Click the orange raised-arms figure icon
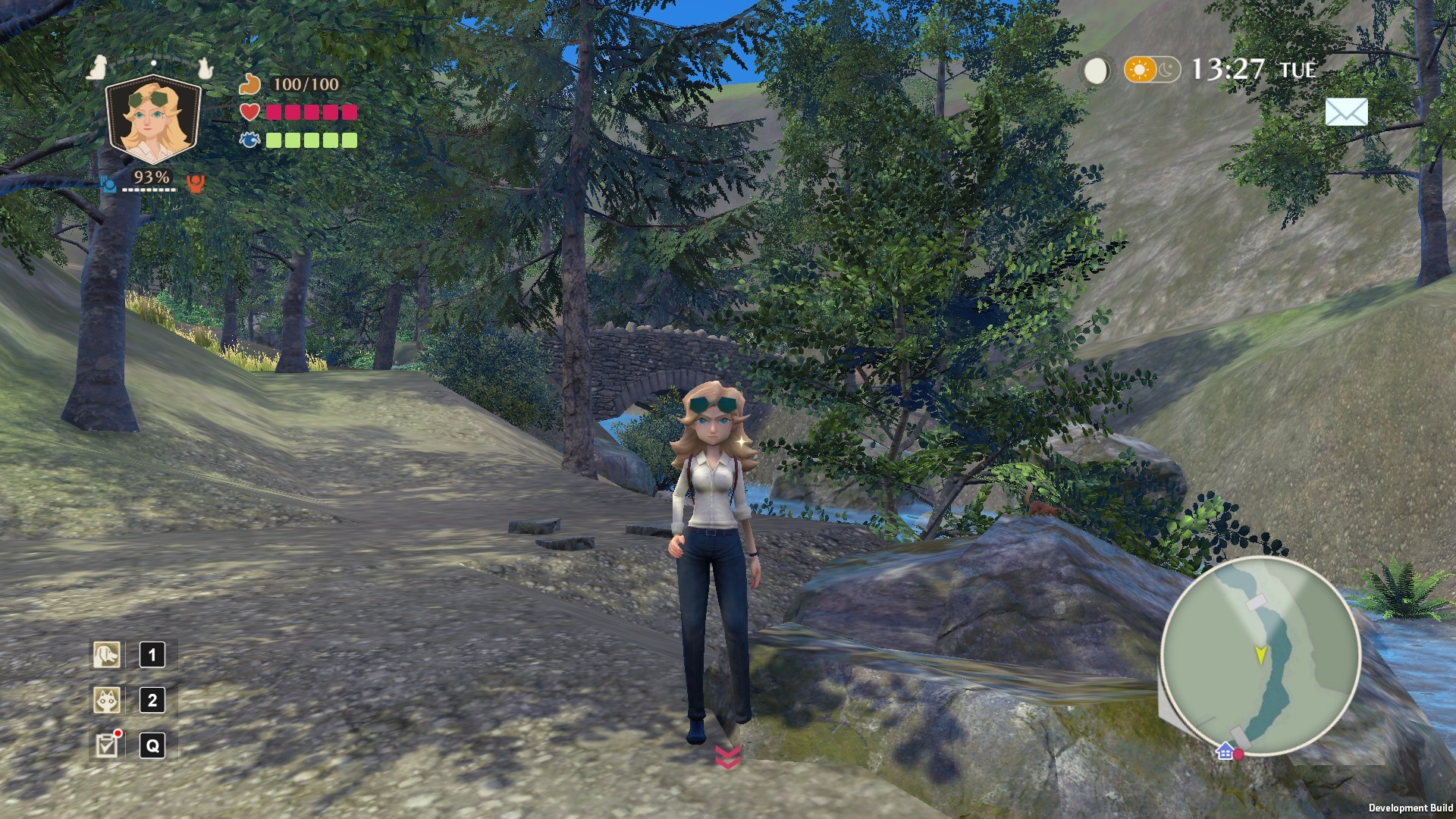This screenshot has height=819, width=1456. (x=196, y=183)
